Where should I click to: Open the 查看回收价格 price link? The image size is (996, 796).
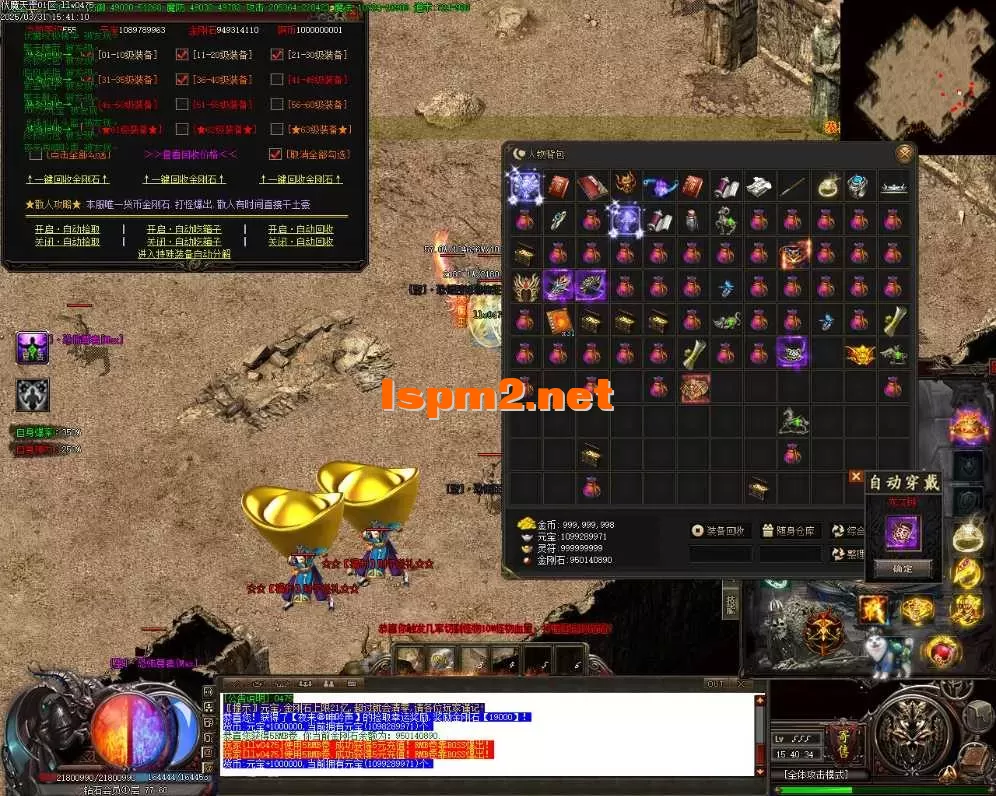190,155
